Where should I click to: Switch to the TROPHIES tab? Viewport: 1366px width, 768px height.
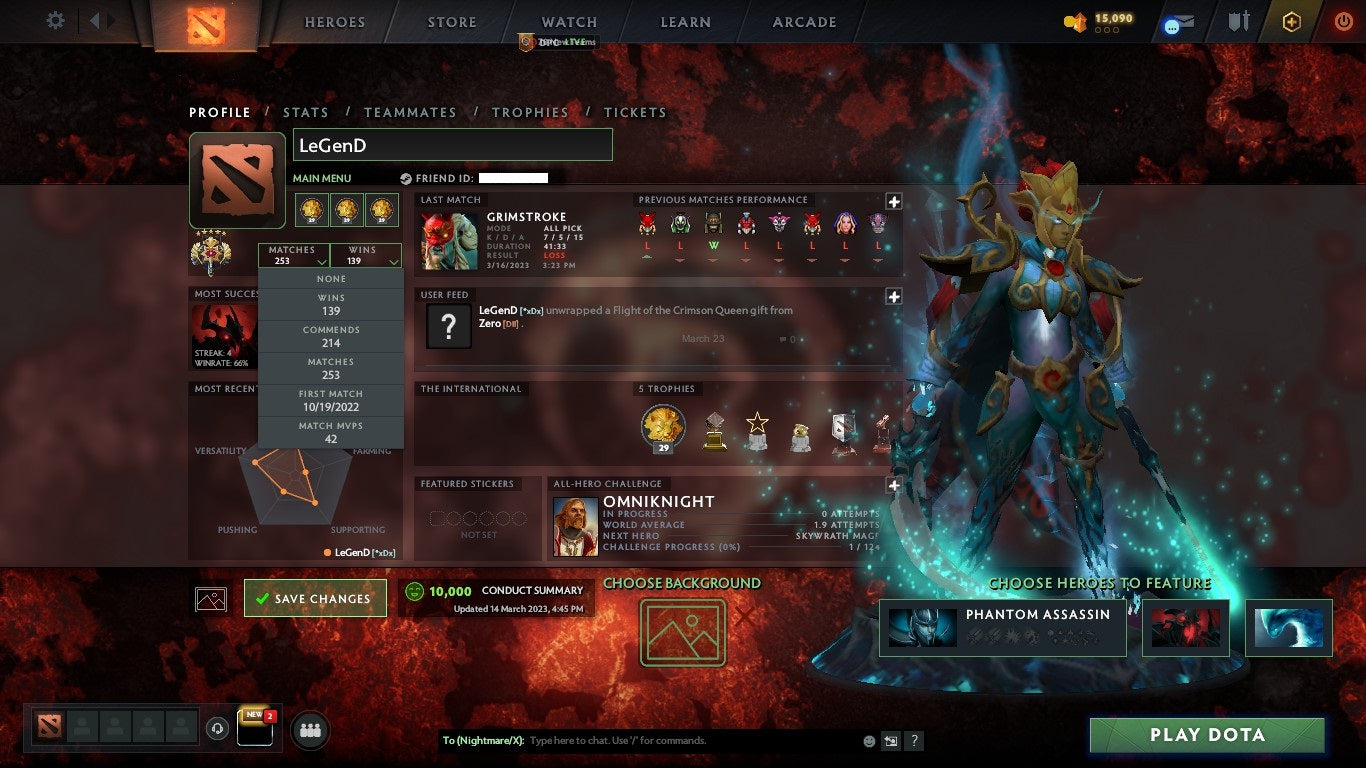(x=531, y=112)
